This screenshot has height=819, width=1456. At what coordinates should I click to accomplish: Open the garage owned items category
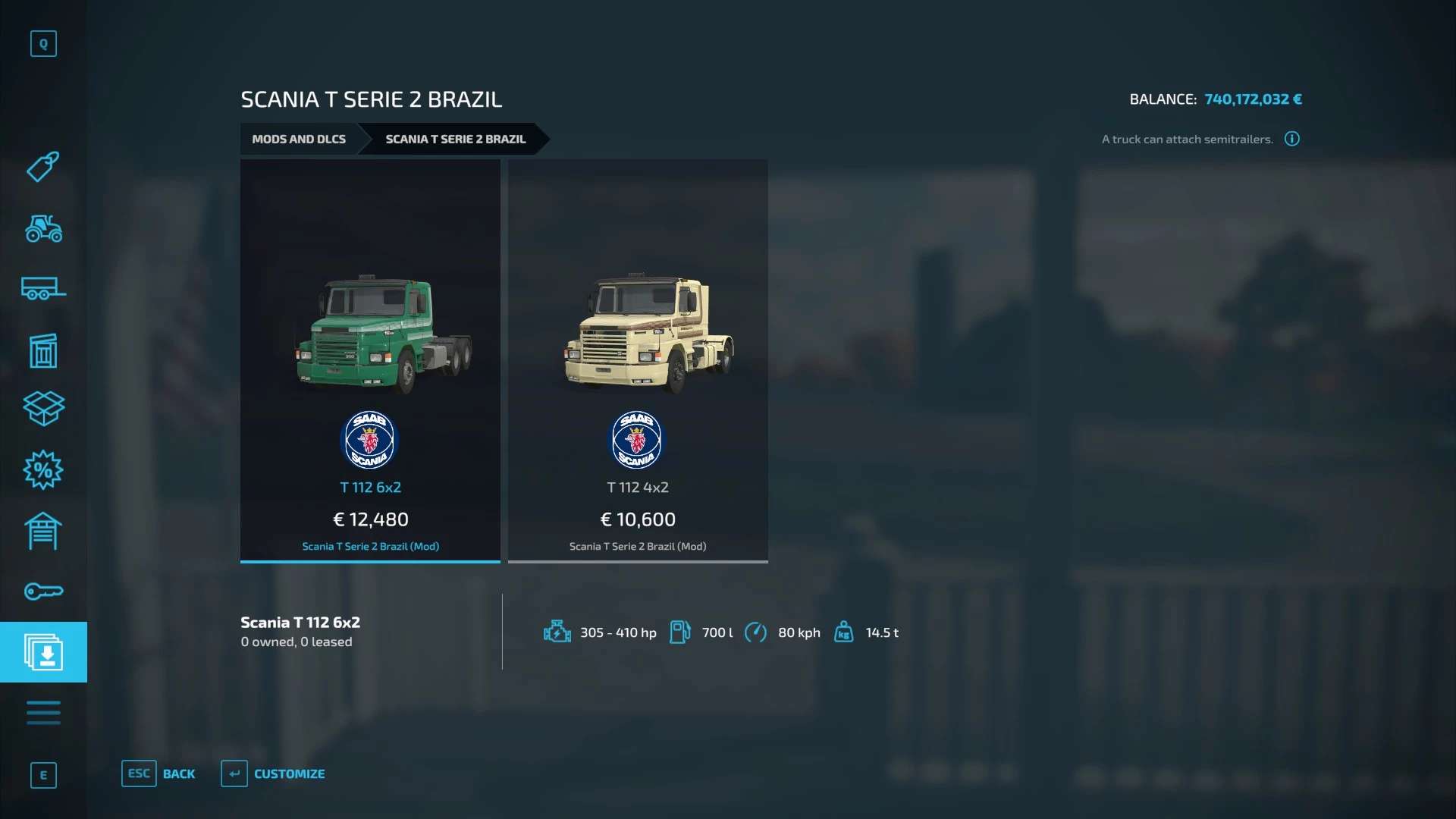click(43, 531)
